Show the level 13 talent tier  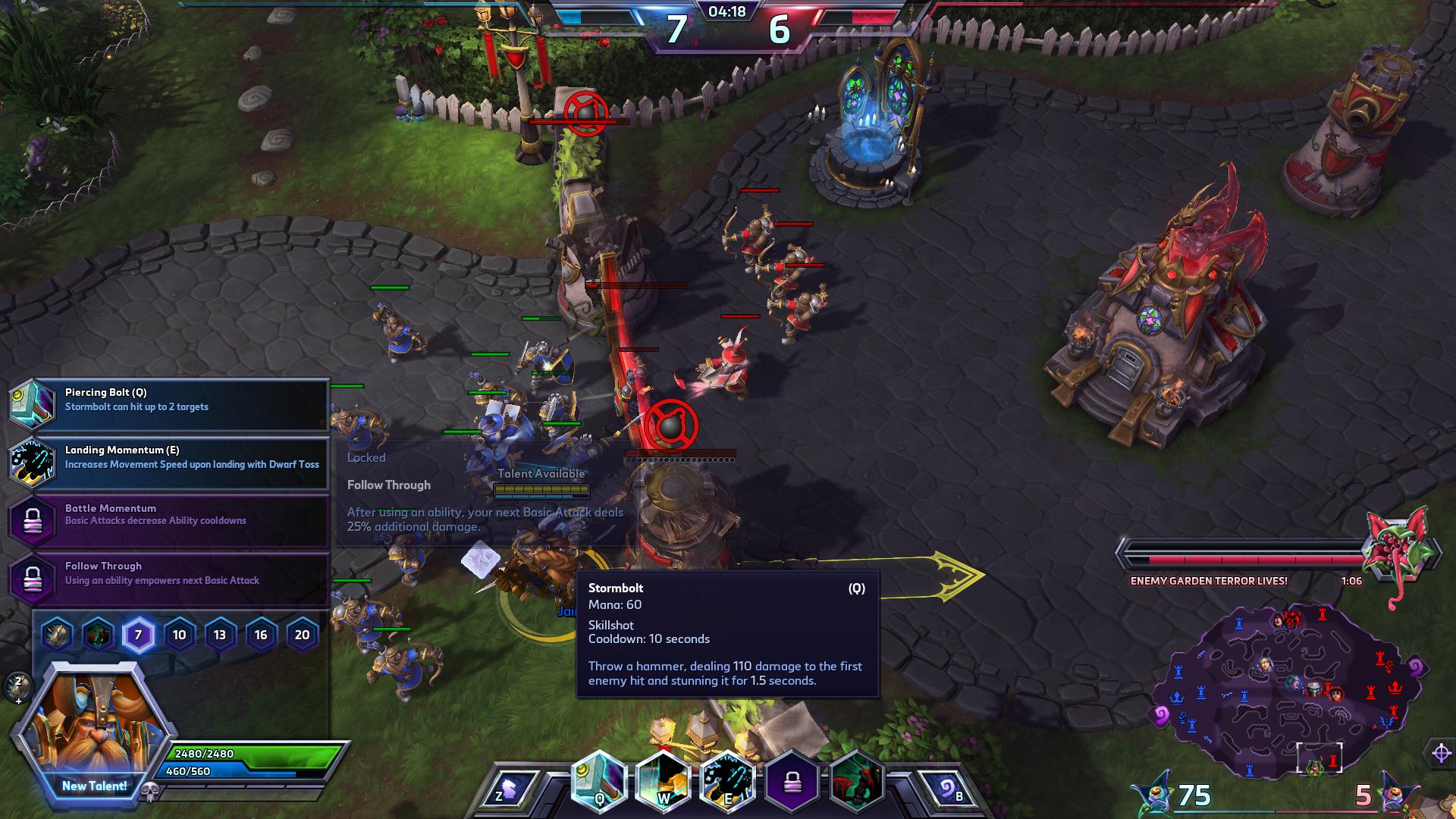tap(220, 635)
